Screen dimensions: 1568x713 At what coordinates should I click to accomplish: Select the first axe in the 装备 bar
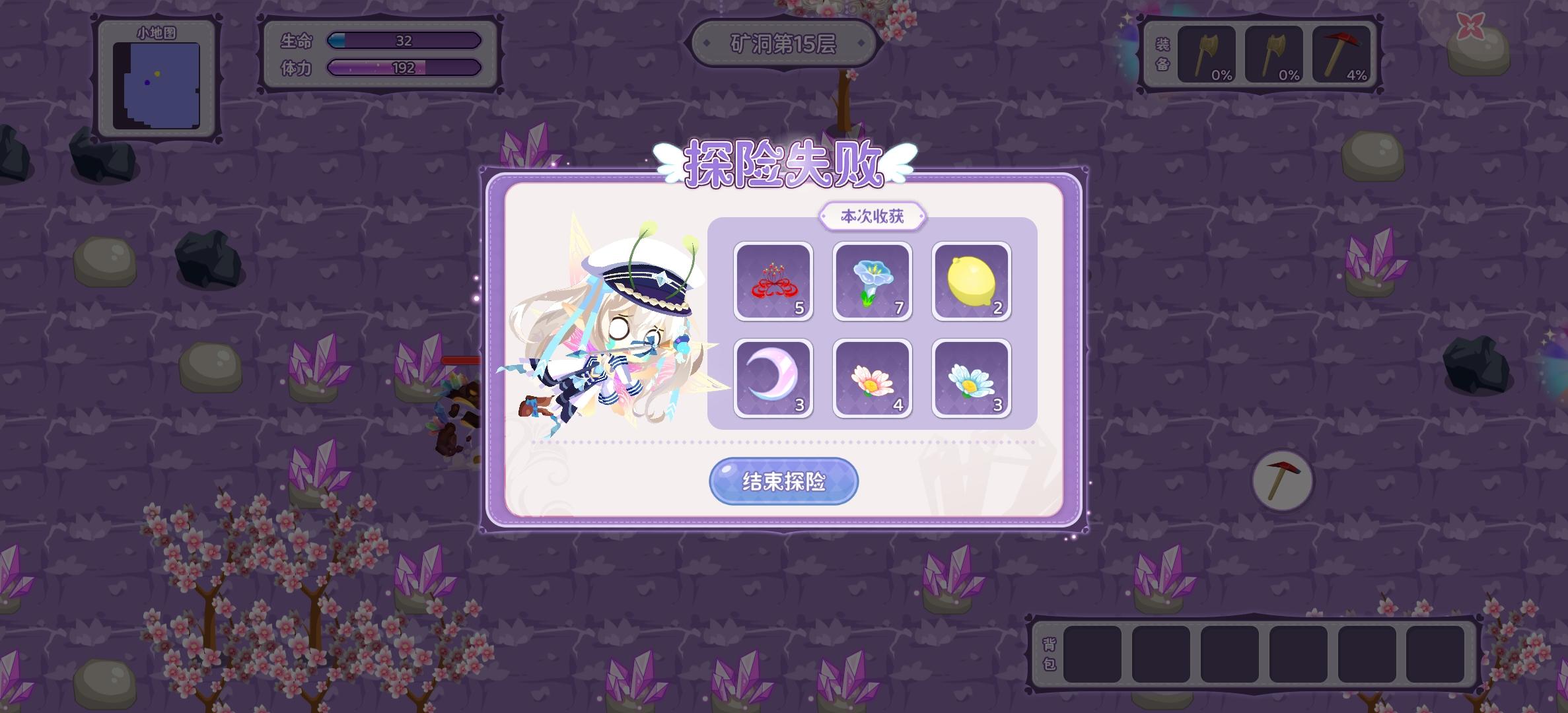tap(1206, 53)
